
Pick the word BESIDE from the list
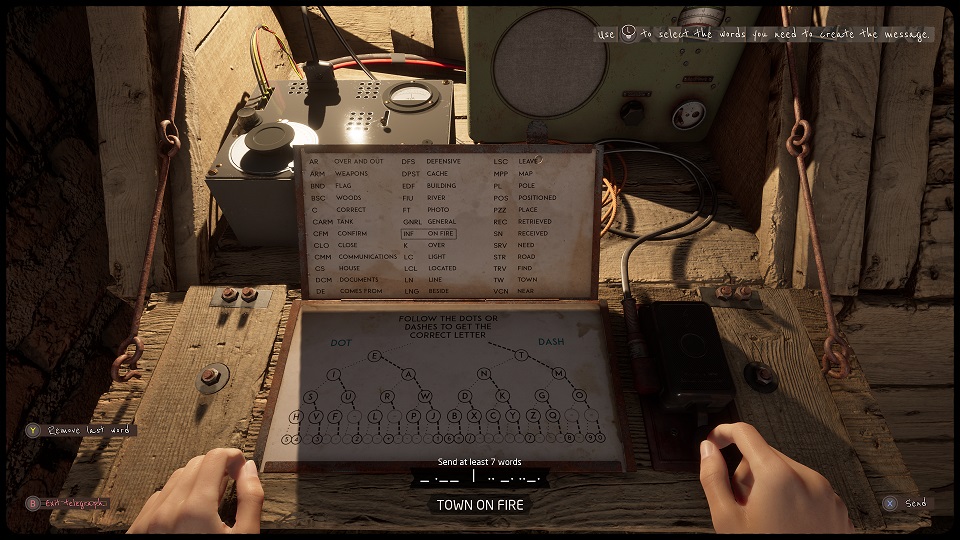pos(439,291)
